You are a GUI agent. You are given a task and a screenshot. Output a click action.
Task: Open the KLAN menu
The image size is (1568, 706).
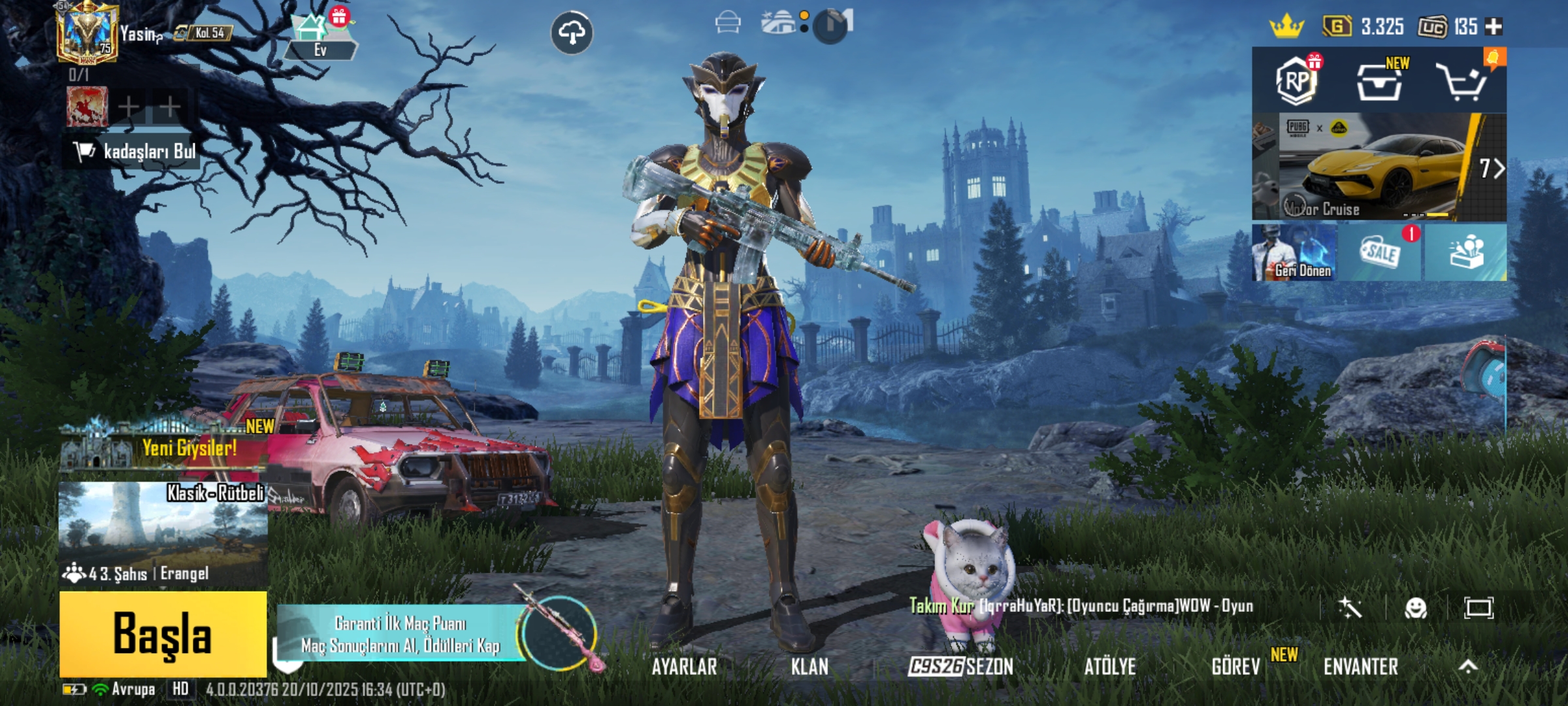[809, 667]
